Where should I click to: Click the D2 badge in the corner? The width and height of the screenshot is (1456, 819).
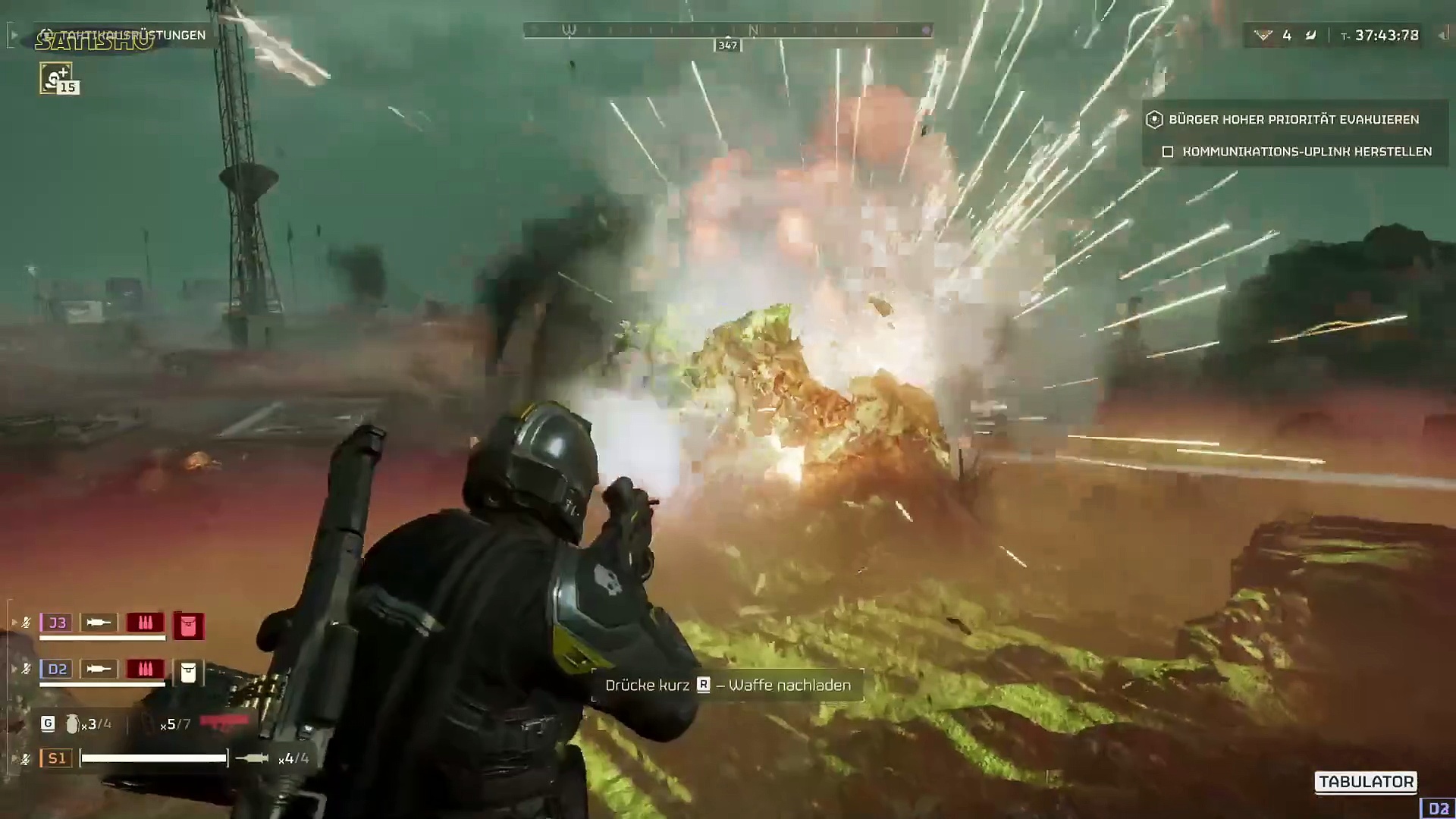[1438, 808]
